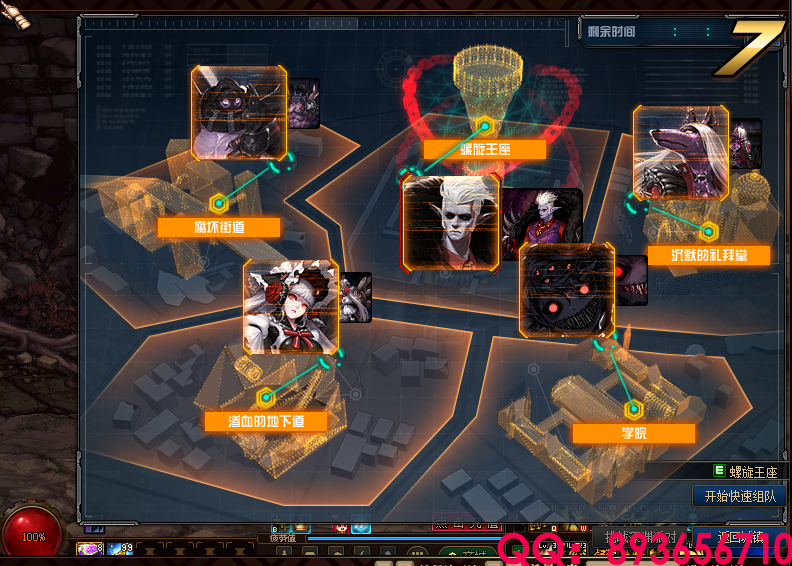Select the 学院 dungeon label

633,433
